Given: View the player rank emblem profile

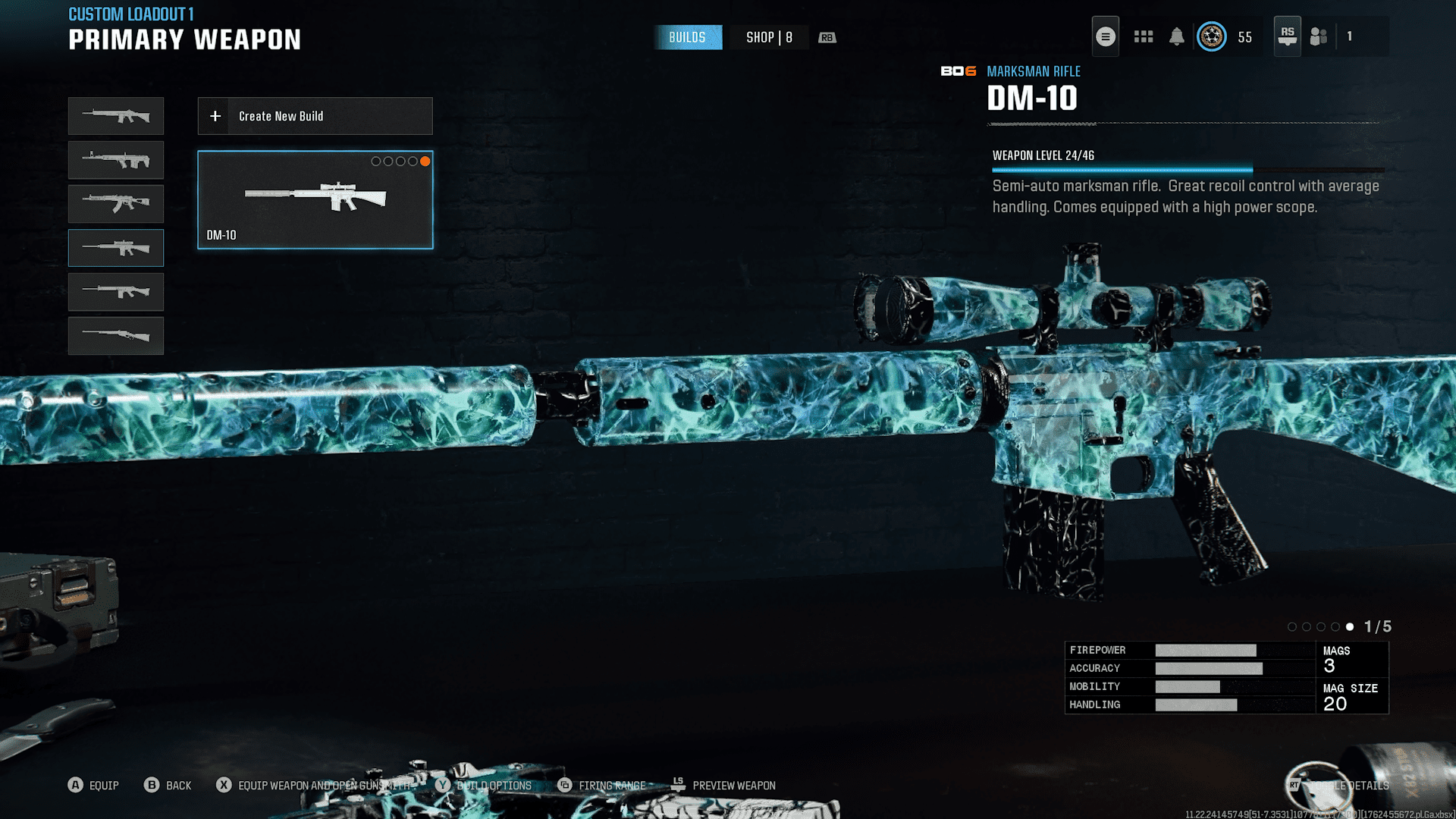Looking at the screenshot, I should tap(1211, 36).
